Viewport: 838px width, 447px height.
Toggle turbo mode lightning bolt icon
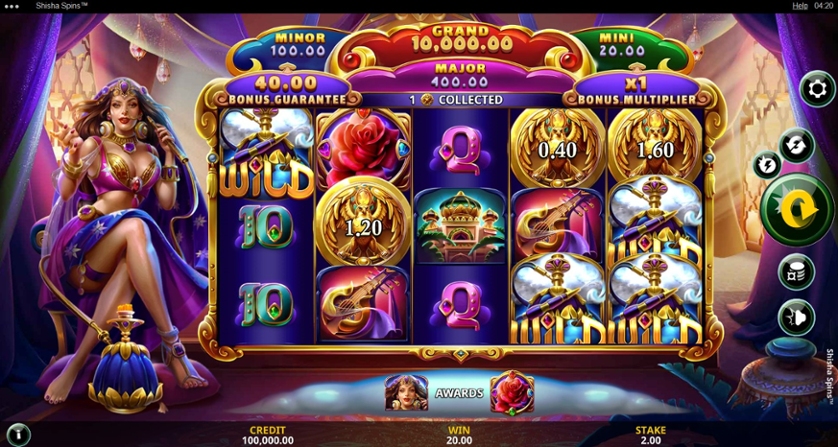[x=768, y=164]
